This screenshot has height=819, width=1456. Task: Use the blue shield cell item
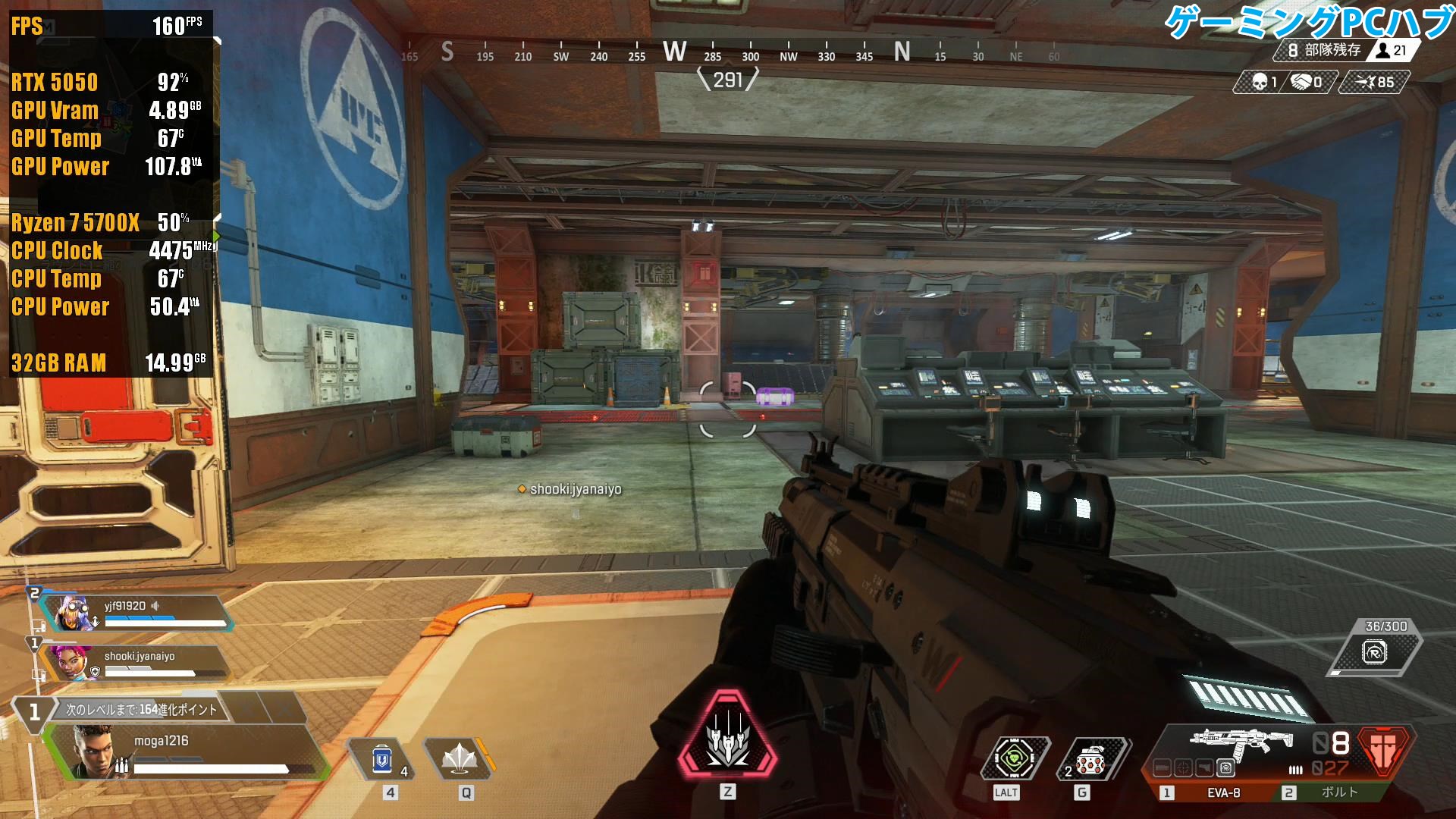(383, 758)
